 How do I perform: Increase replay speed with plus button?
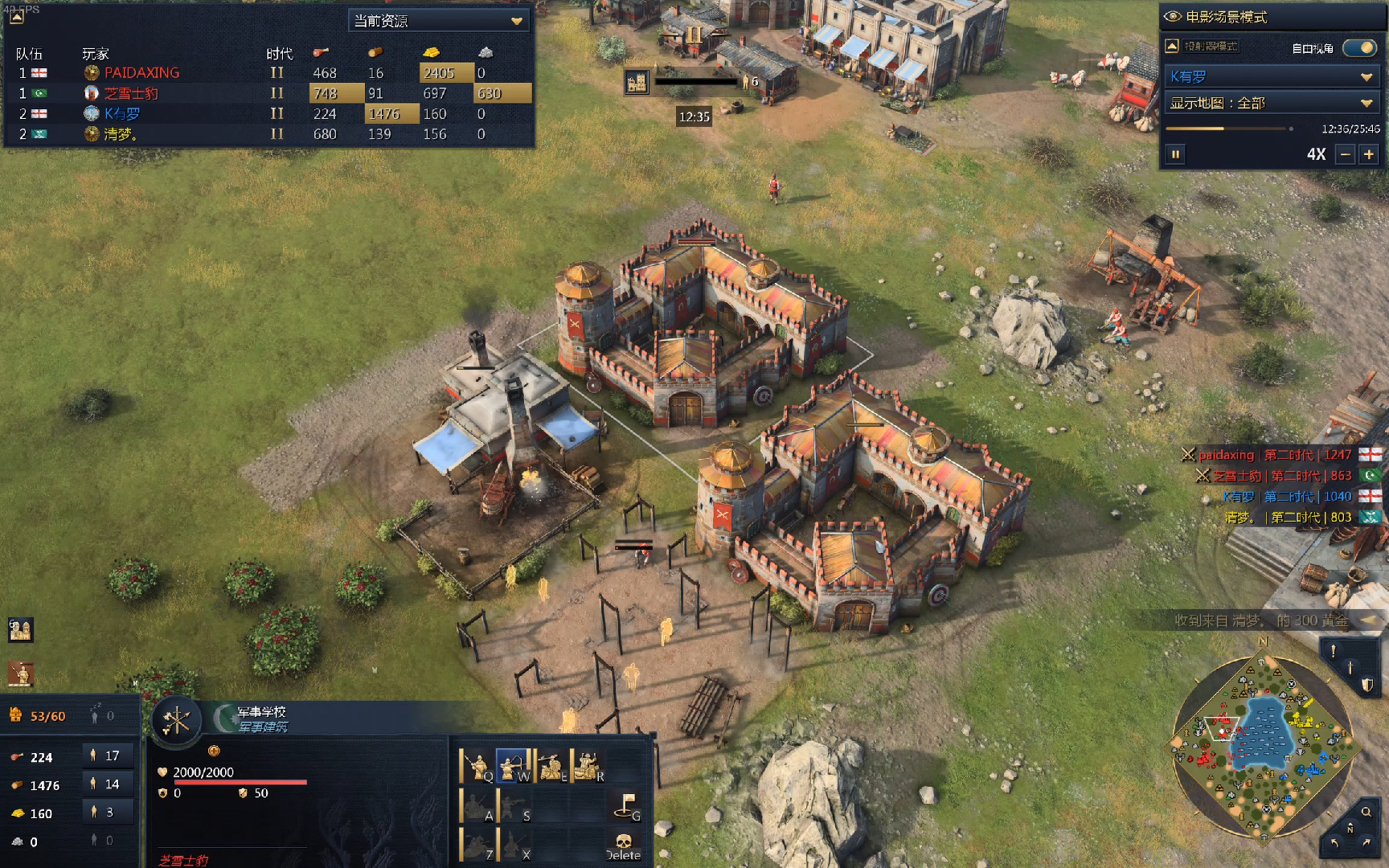pyautogui.click(x=1369, y=154)
